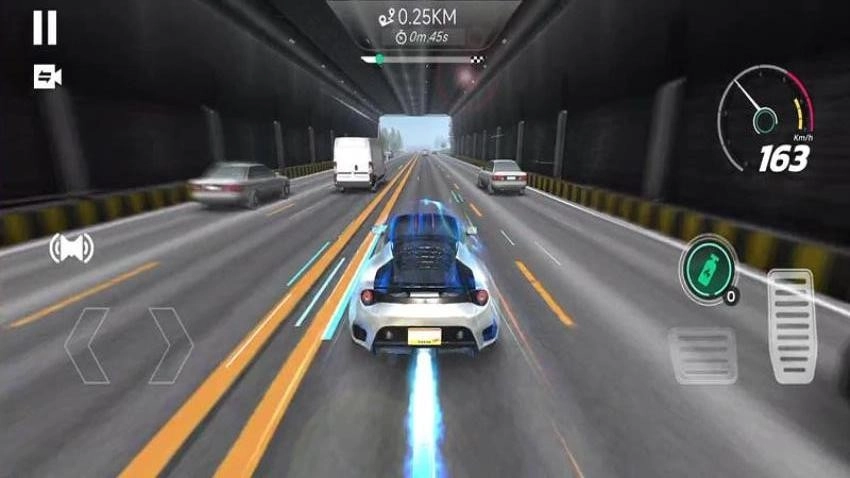
Task: Steer left with the left arrow
Action: point(87,345)
